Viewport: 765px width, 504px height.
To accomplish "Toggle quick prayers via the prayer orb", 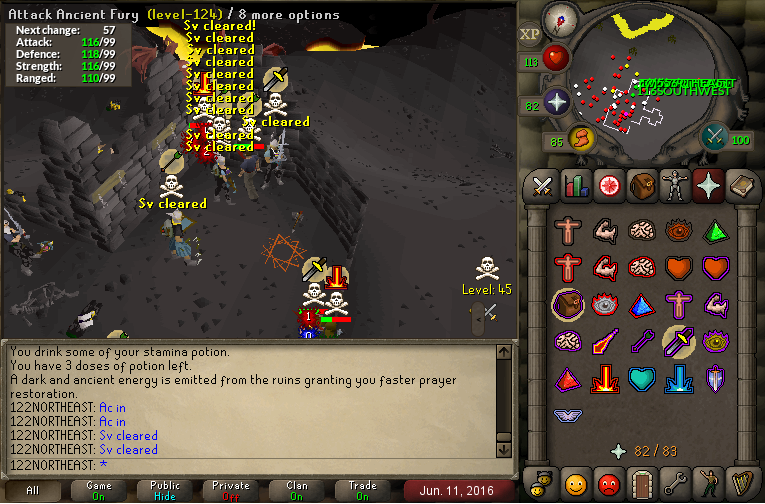I will tap(557, 101).
